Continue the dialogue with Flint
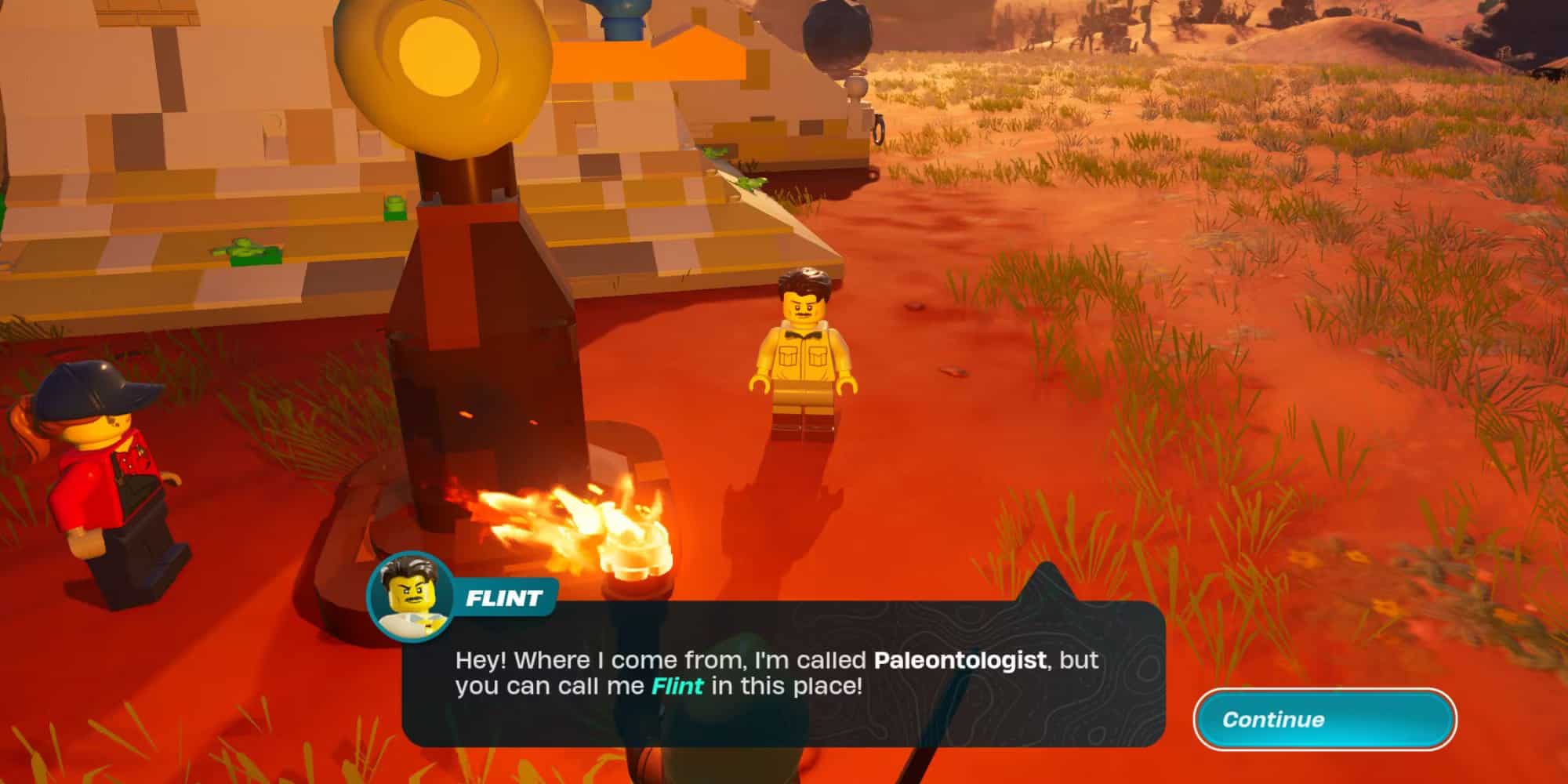1568x784 pixels. (1324, 719)
